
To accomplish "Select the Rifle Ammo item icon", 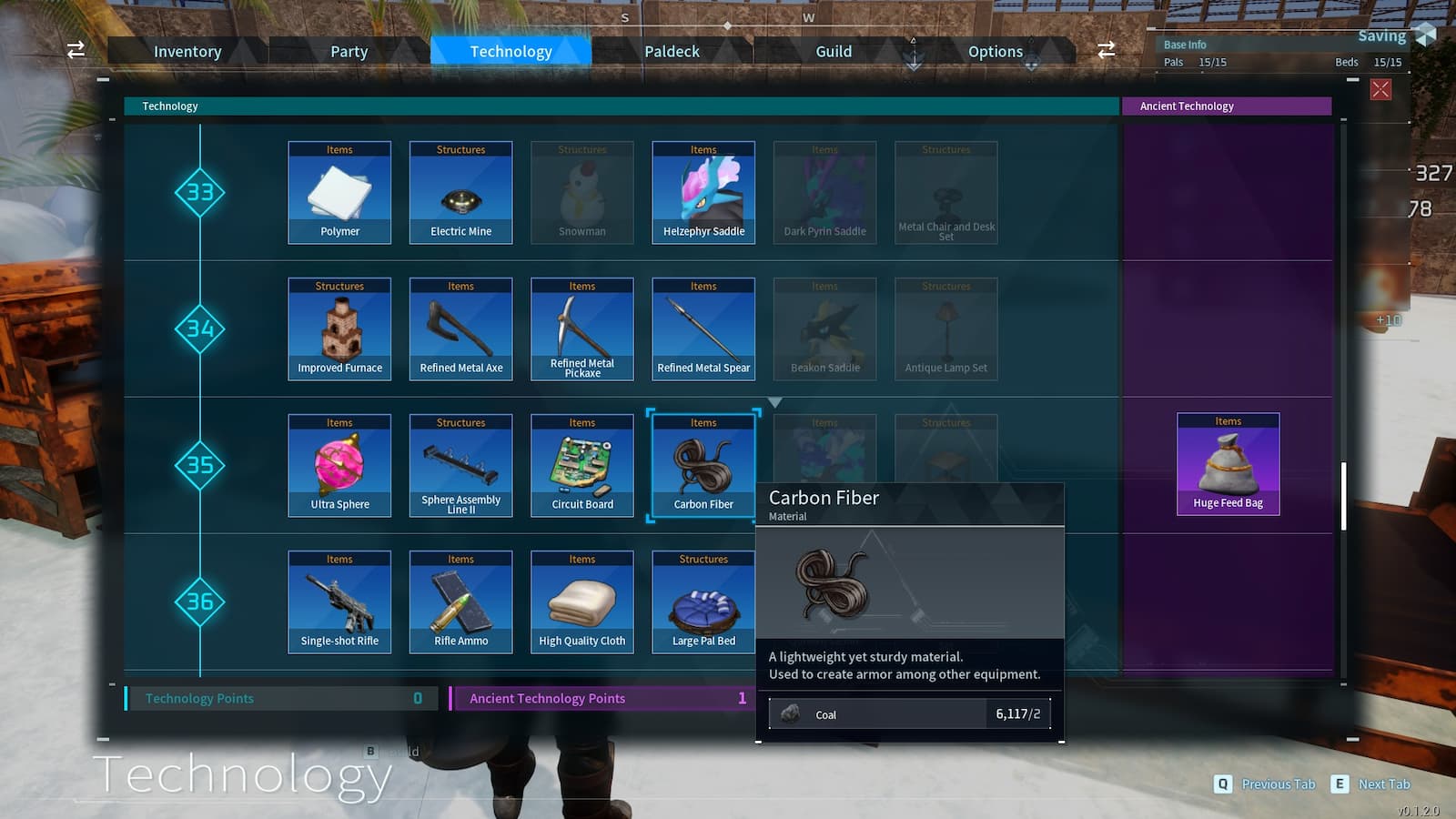I will point(460,601).
